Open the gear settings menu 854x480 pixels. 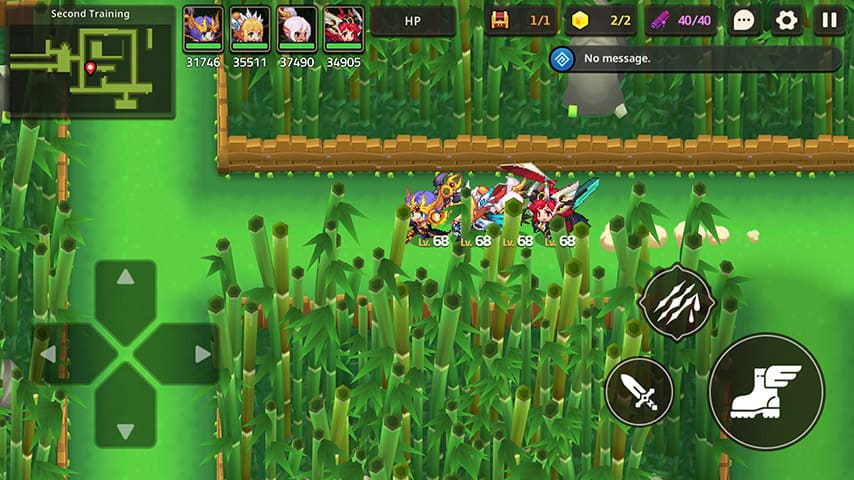pos(786,21)
